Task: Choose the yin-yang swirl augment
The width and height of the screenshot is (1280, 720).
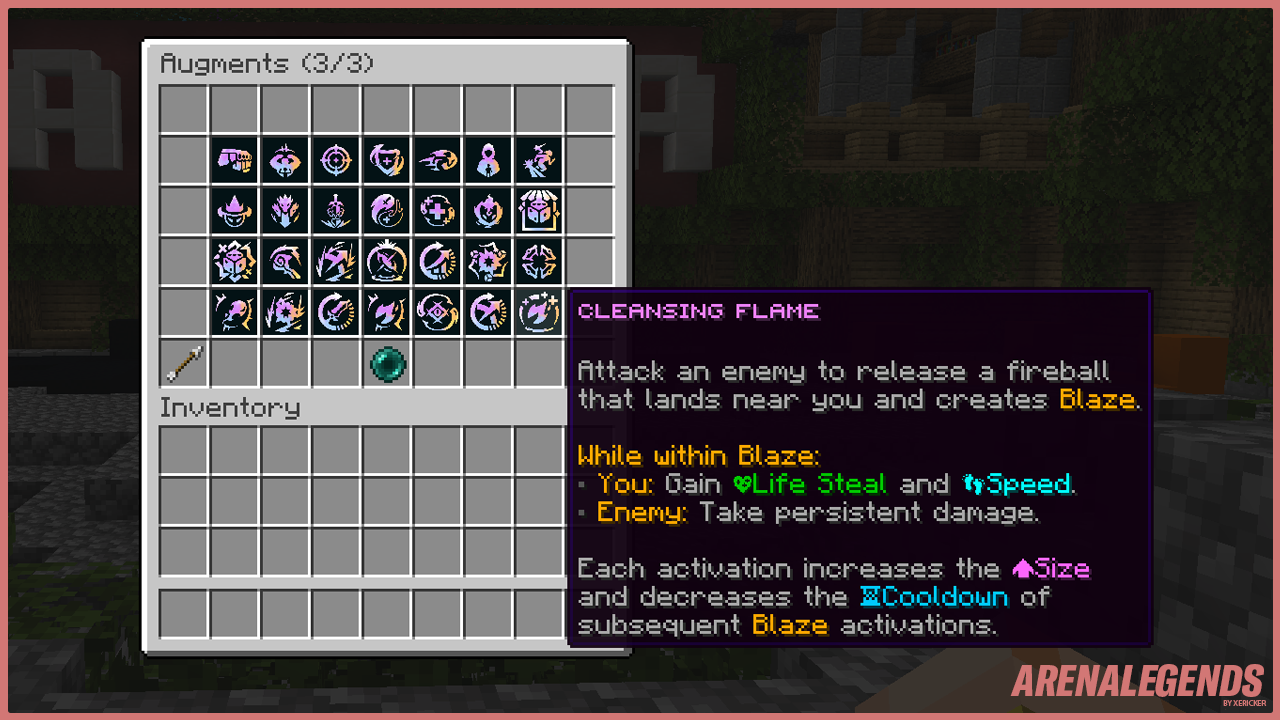Action: point(386,210)
